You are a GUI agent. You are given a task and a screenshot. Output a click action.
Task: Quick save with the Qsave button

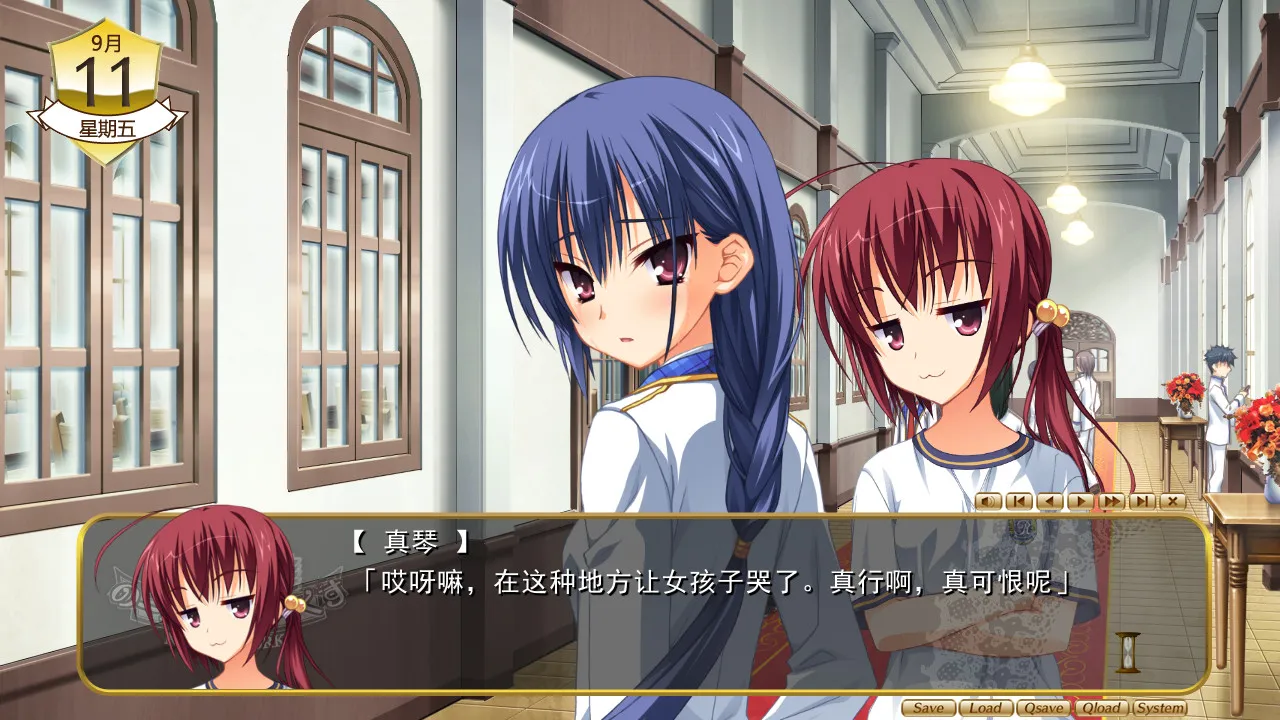click(x=1043, y=708)
